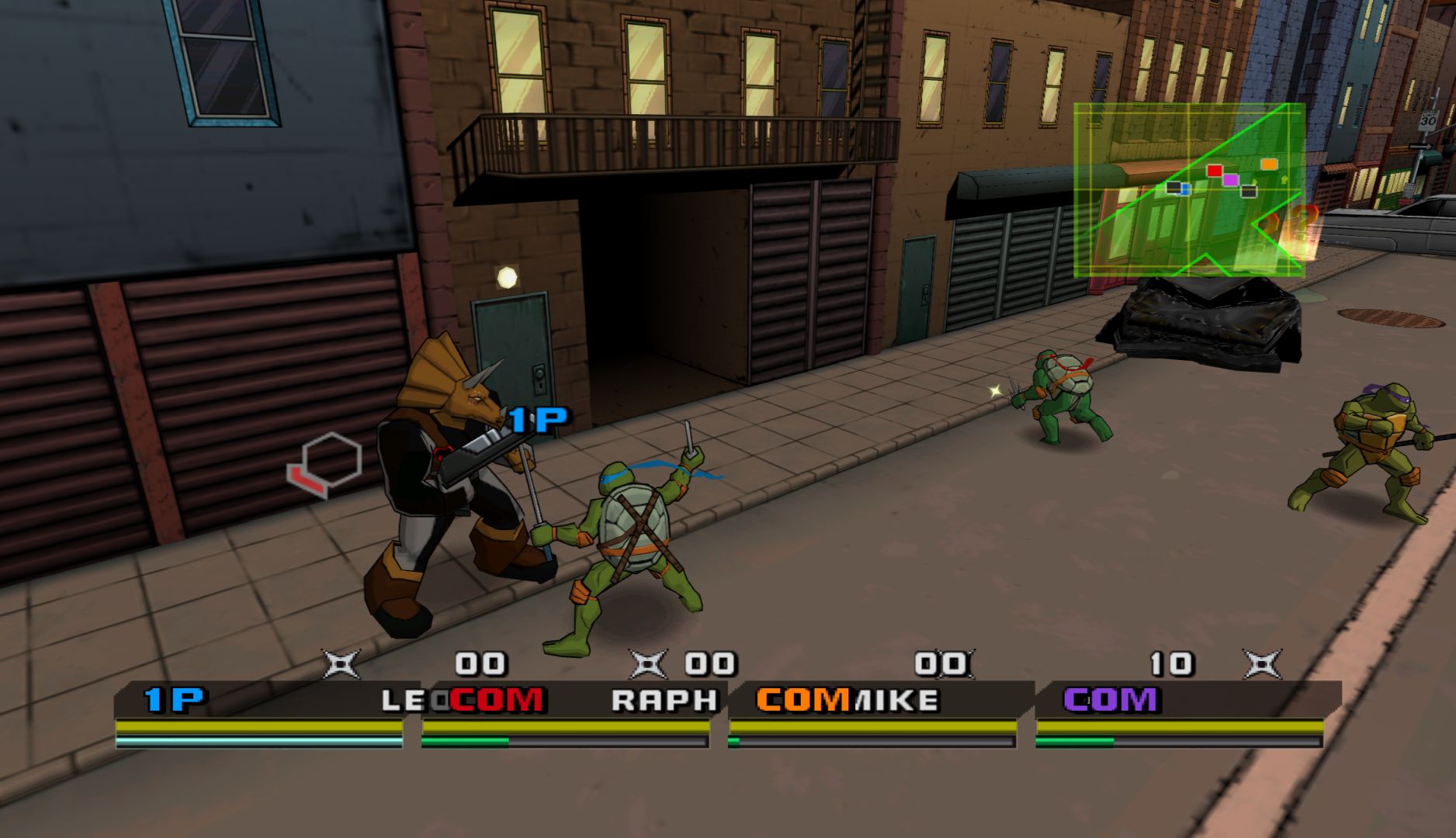
Task: Click the green minimap overlay
Action: point(1189,191)
